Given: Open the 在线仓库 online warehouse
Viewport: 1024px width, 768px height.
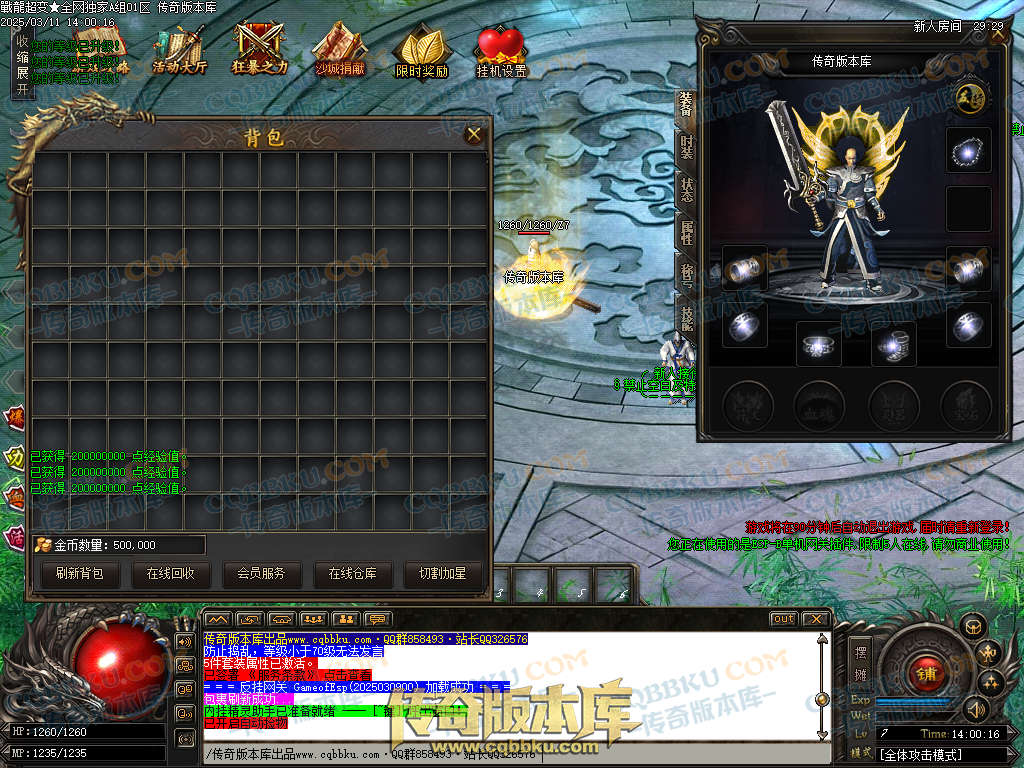Looking at the screenshot, I should click(352, 574).
